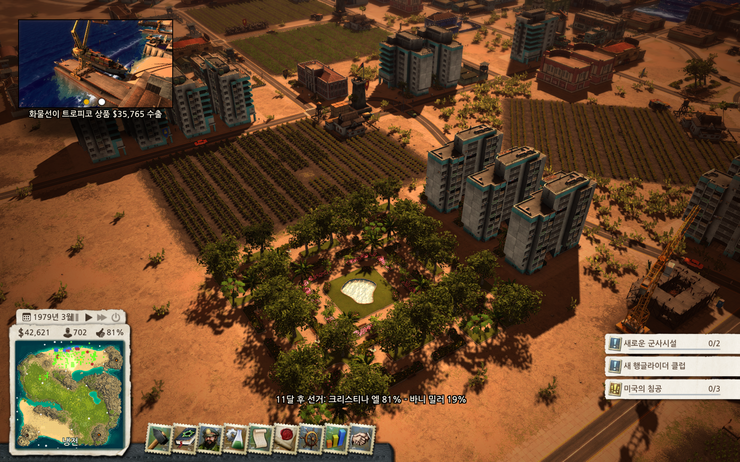The image size is (740, 462).
Task: Open the power button game menu
Action: pyautogui.click(x=115, y=317)
